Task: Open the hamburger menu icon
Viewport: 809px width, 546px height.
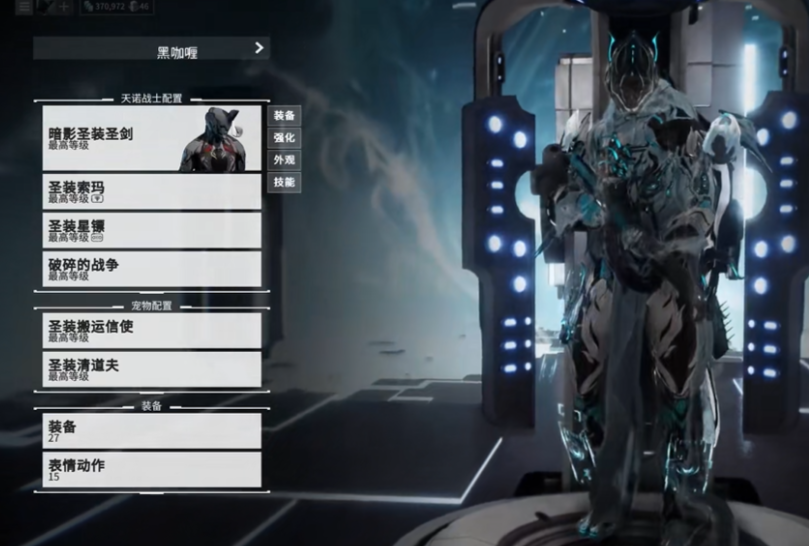Action: coord(23,7)
